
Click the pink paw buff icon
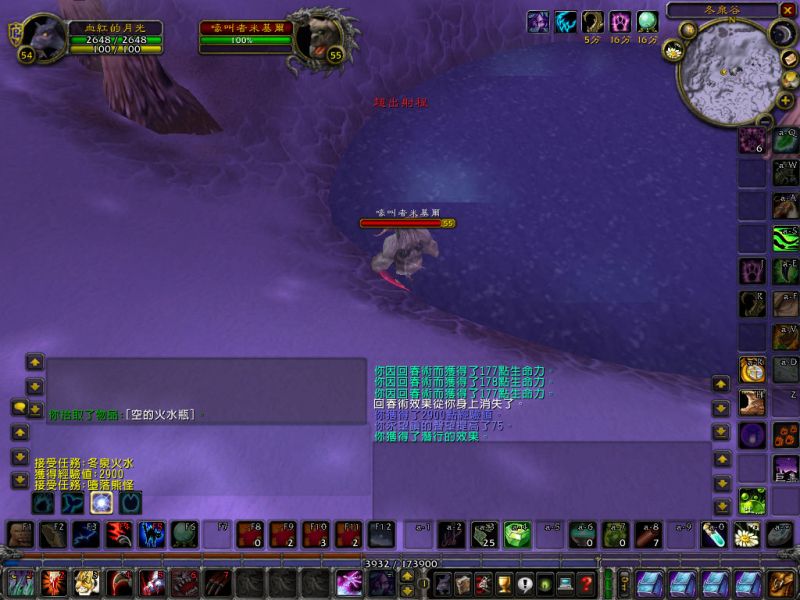click(x=620, y=22)
